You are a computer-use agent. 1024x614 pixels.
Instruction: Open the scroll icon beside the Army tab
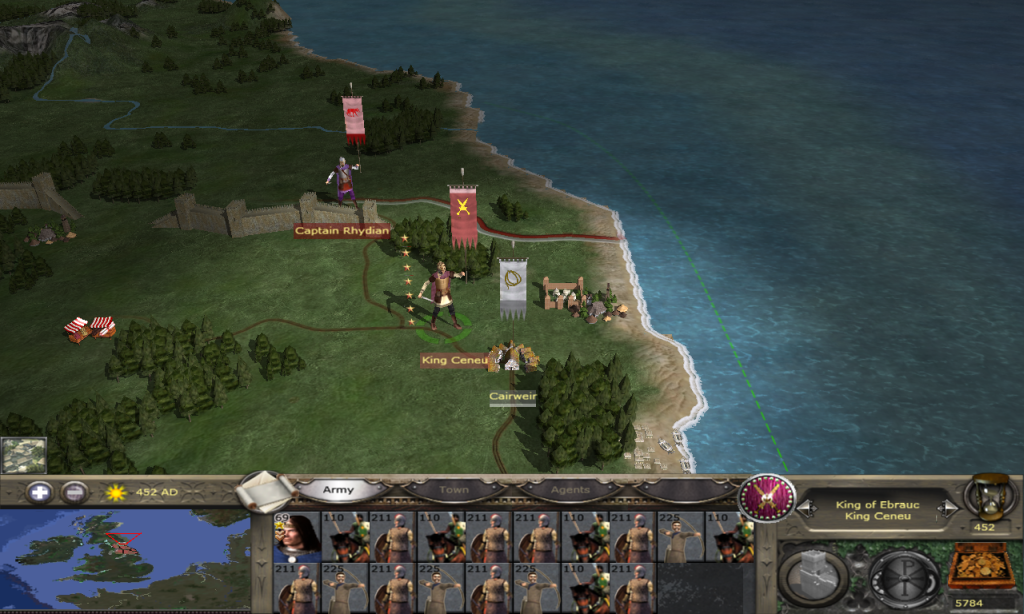coord(265,491)
